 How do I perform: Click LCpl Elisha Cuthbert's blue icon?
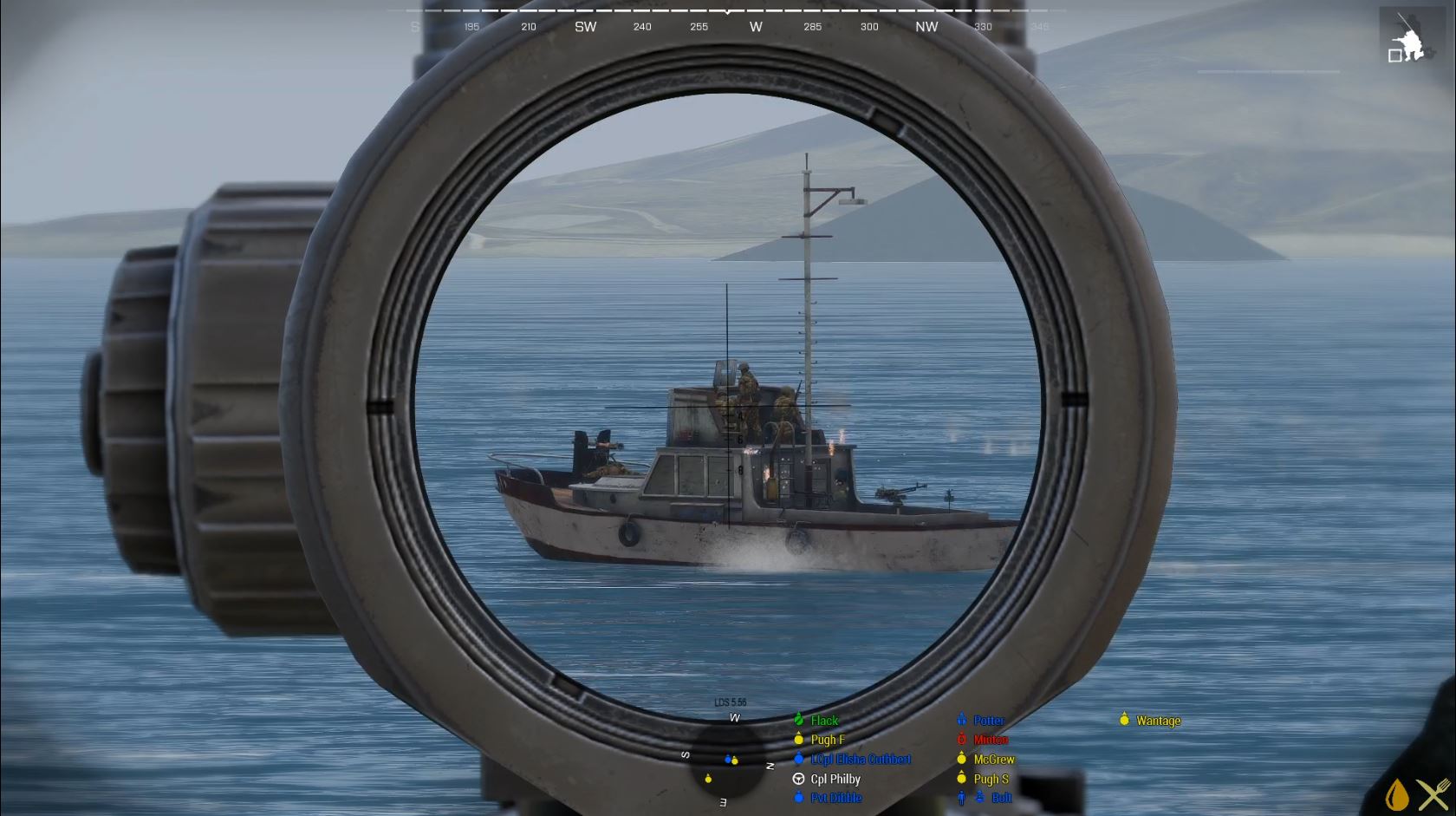tap(799, 759)
